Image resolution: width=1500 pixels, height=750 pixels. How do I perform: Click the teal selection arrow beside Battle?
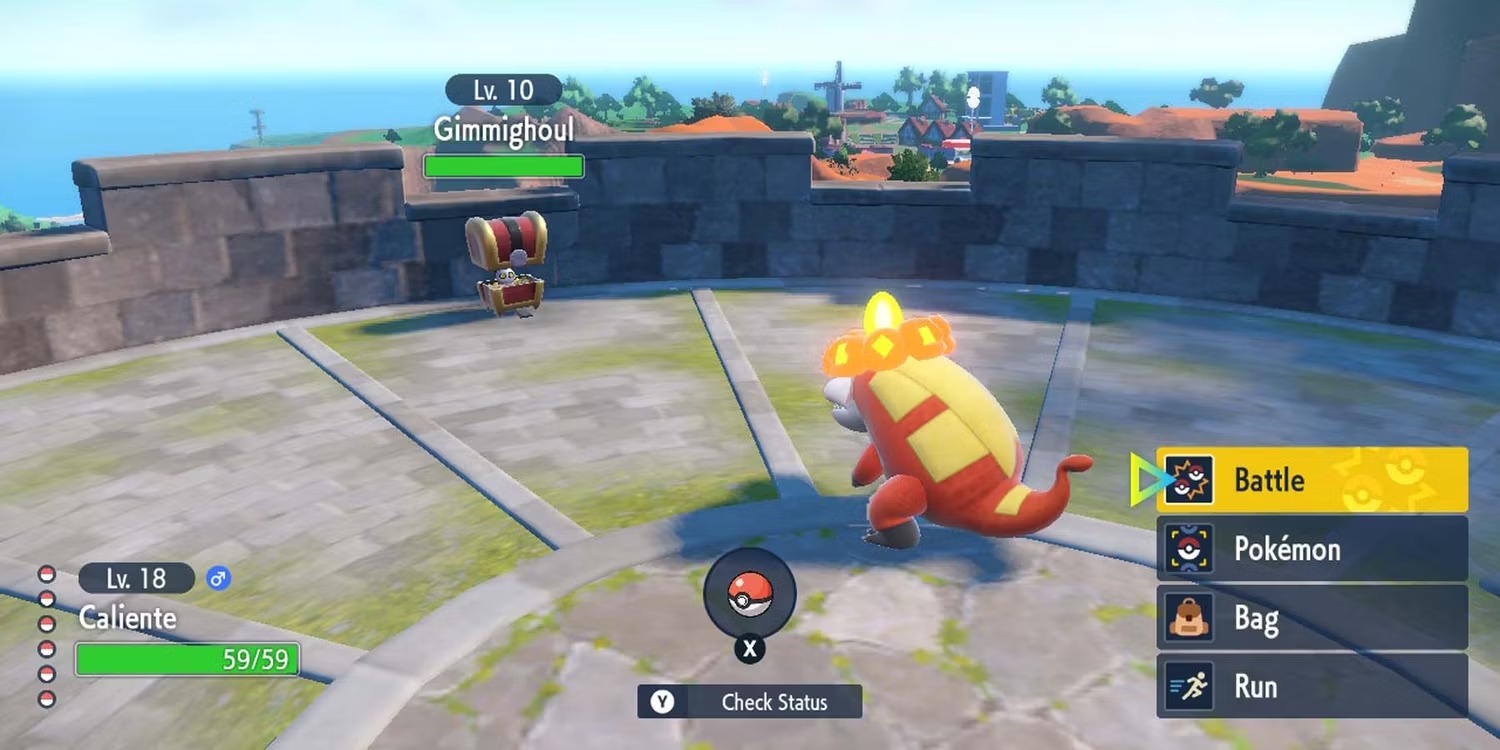(x=1143, y=480)
